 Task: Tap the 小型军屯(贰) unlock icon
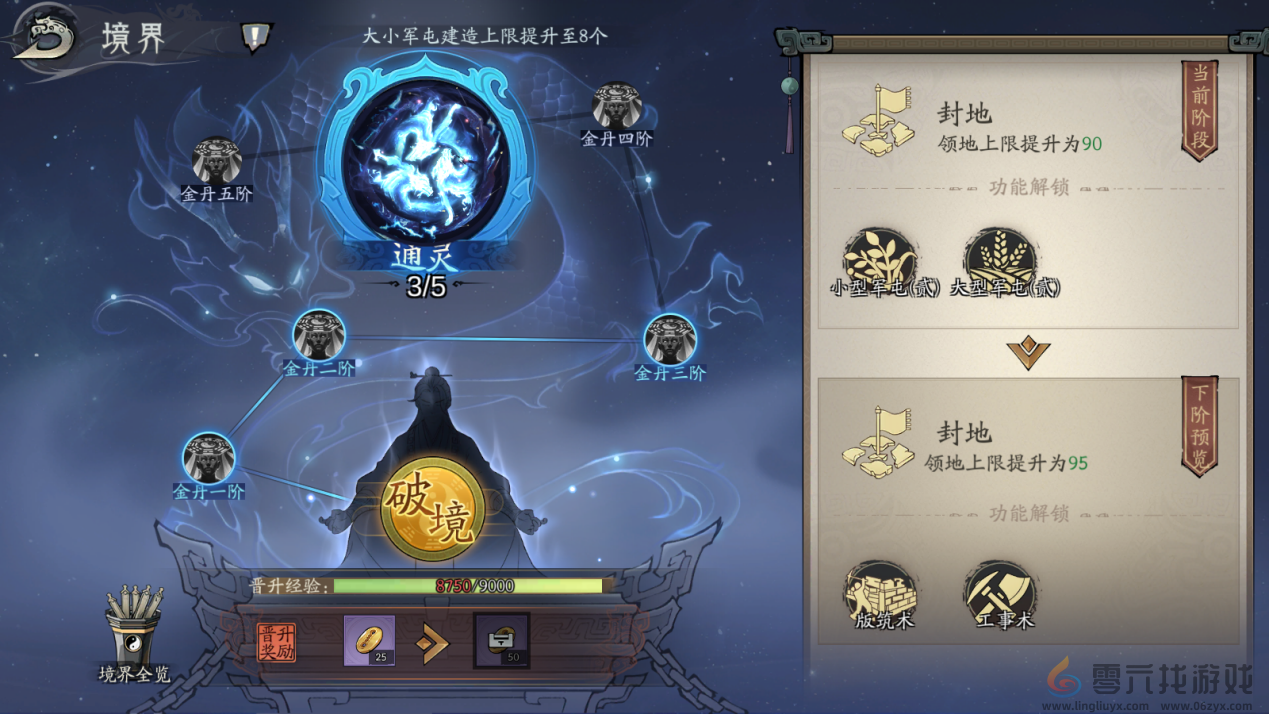click(880, 259)
